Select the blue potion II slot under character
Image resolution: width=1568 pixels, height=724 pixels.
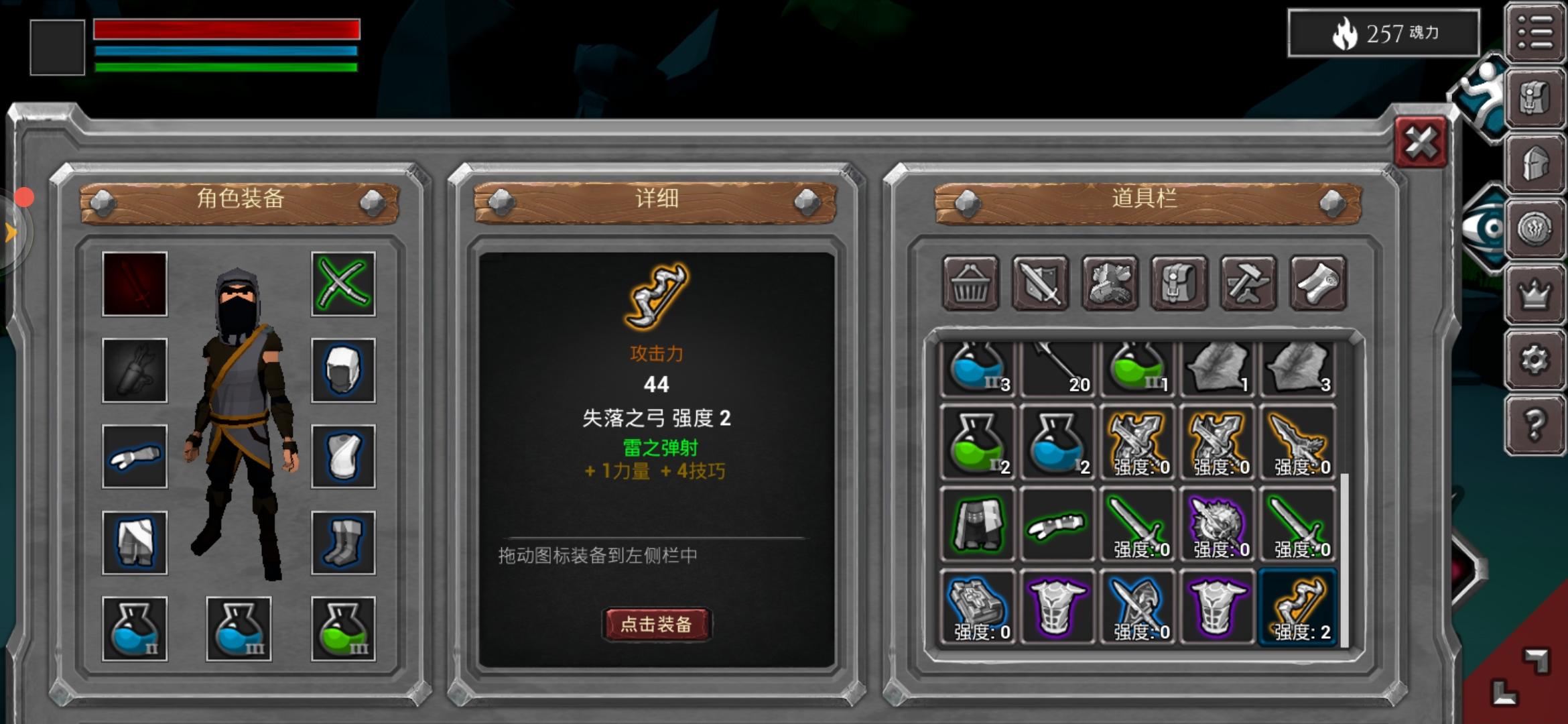(133, 627)
